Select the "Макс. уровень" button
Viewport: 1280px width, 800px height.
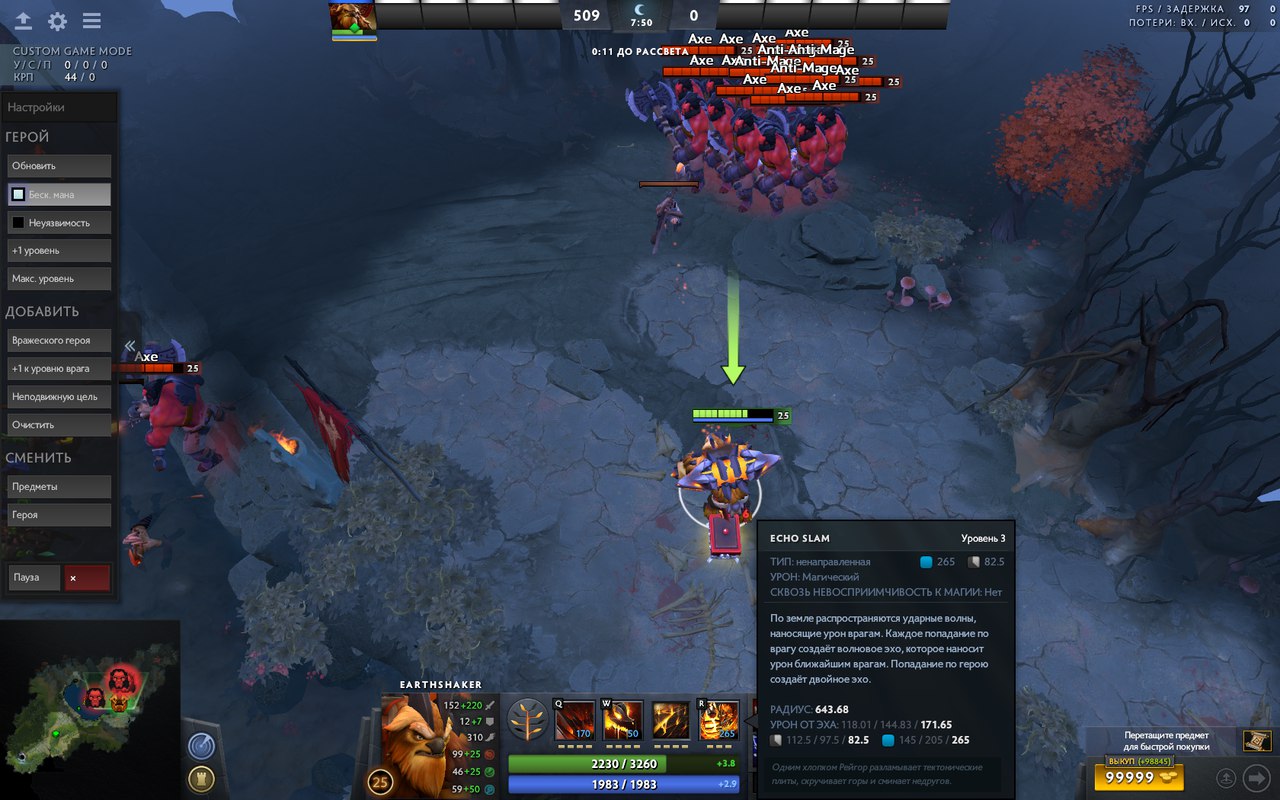coord(59,278)
